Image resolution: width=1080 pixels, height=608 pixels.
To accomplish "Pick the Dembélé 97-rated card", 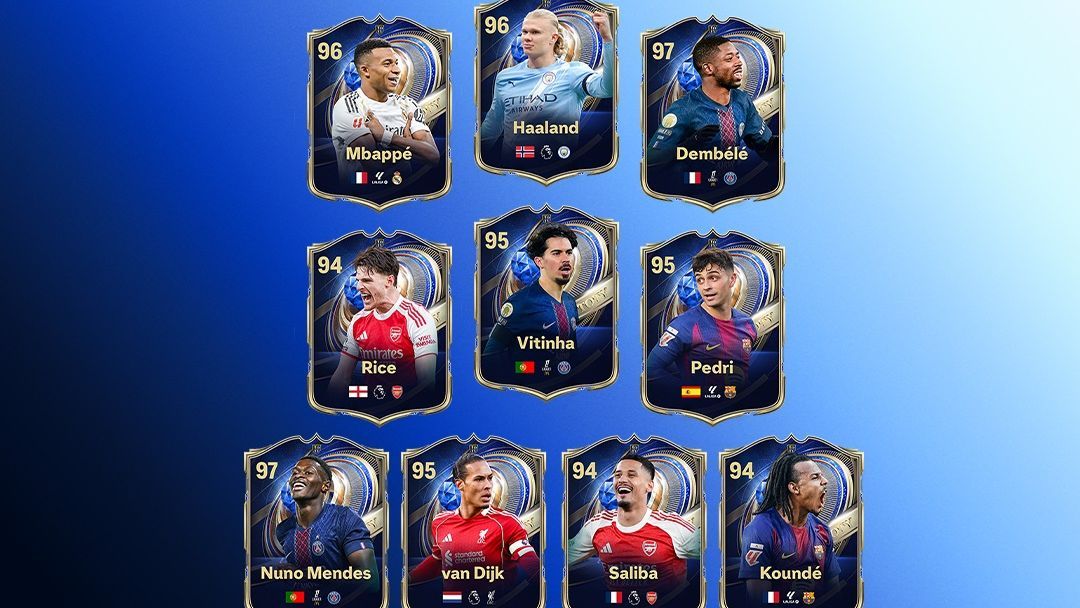I will coord(712,110).
